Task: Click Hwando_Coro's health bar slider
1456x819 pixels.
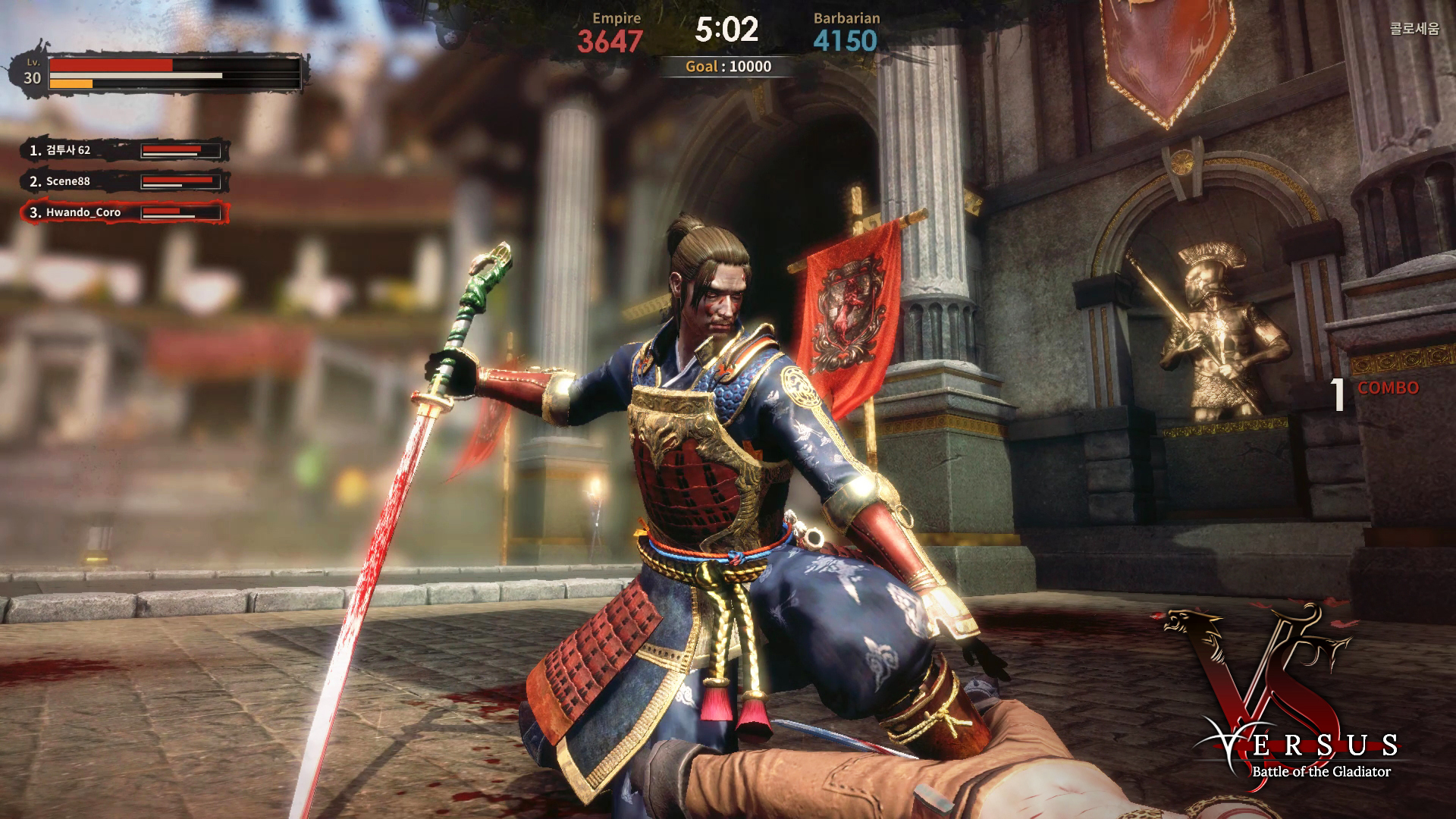Action: click(180, 213)
